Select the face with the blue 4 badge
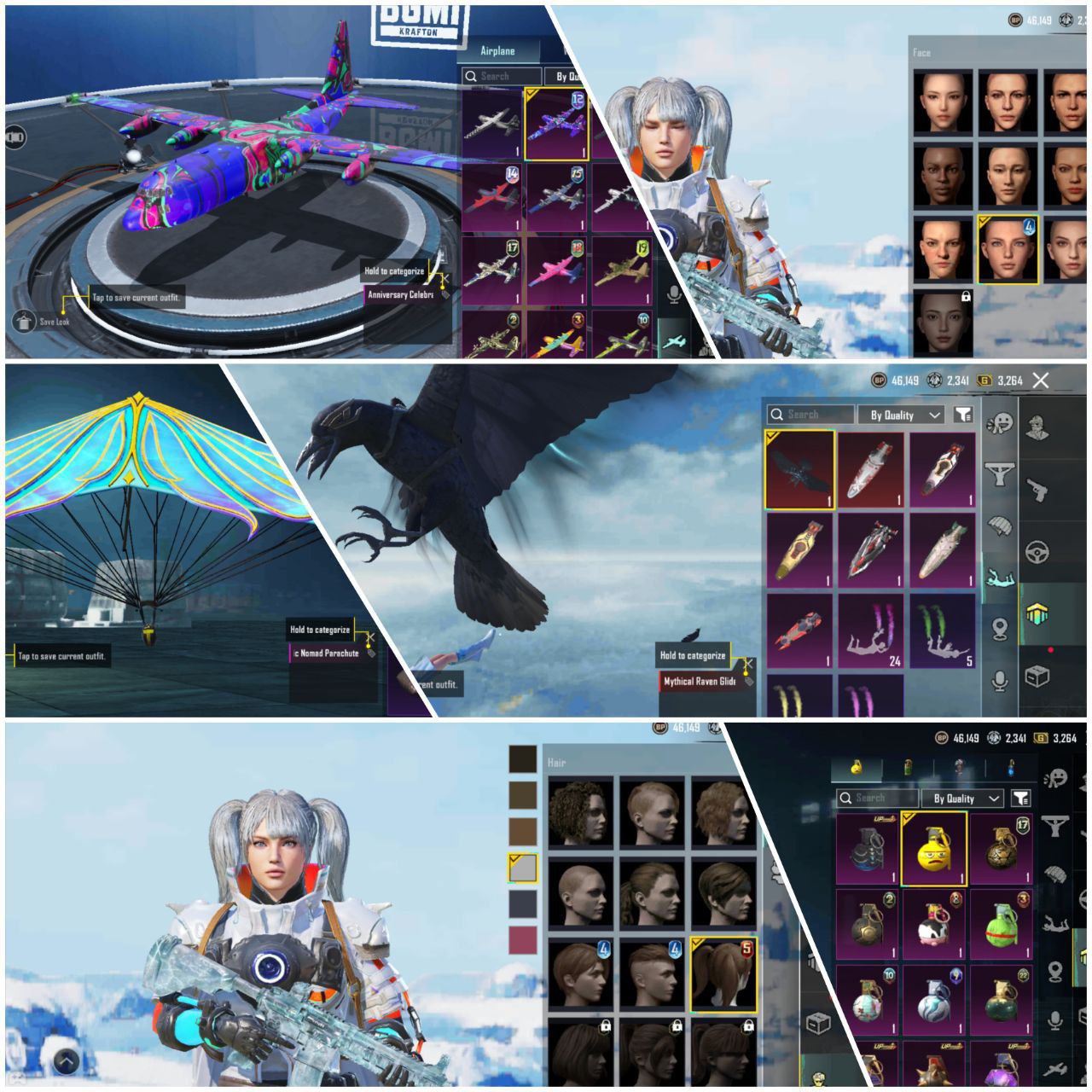This screenshot has width=1092, height=1092. pyautogui.click(x=1007, y=249)
